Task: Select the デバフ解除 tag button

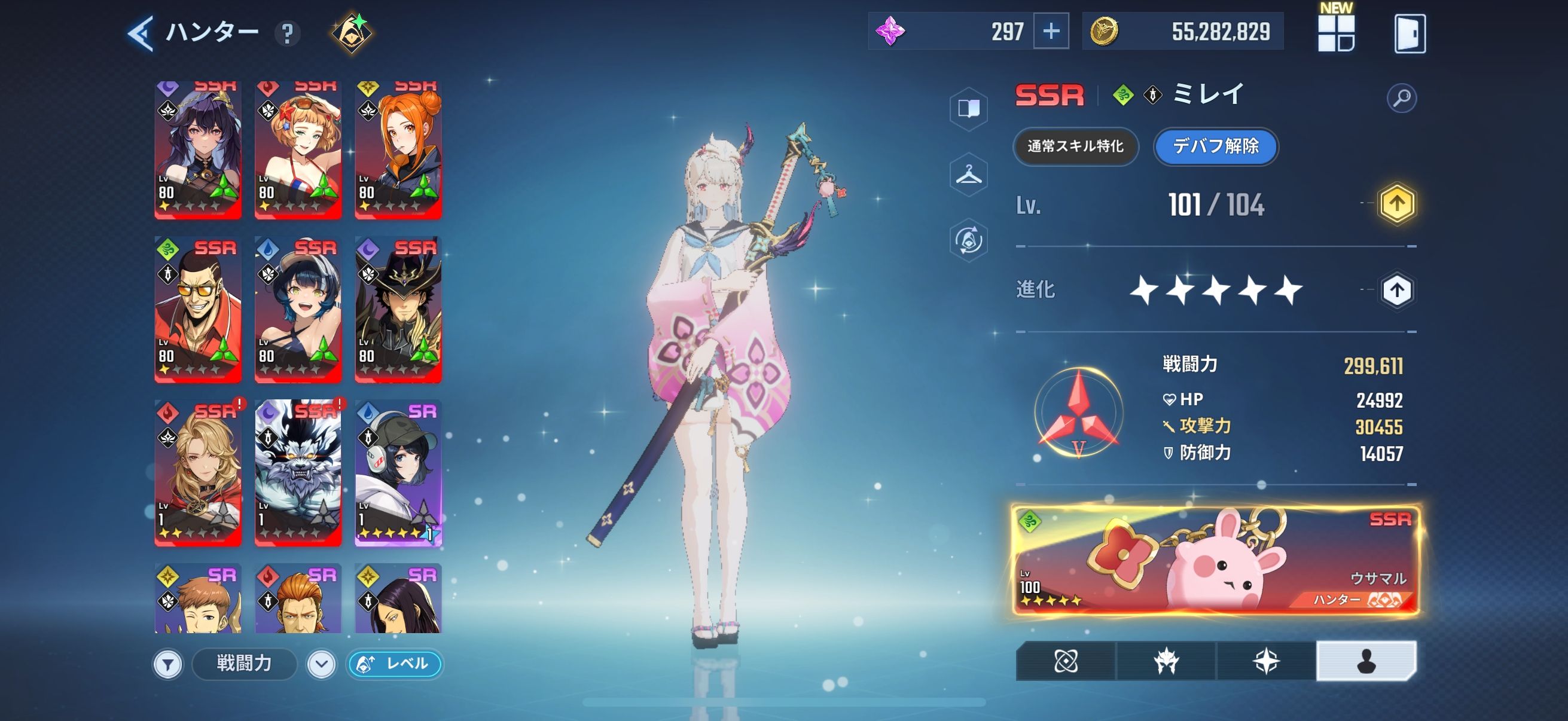Action: point(1216,146)
